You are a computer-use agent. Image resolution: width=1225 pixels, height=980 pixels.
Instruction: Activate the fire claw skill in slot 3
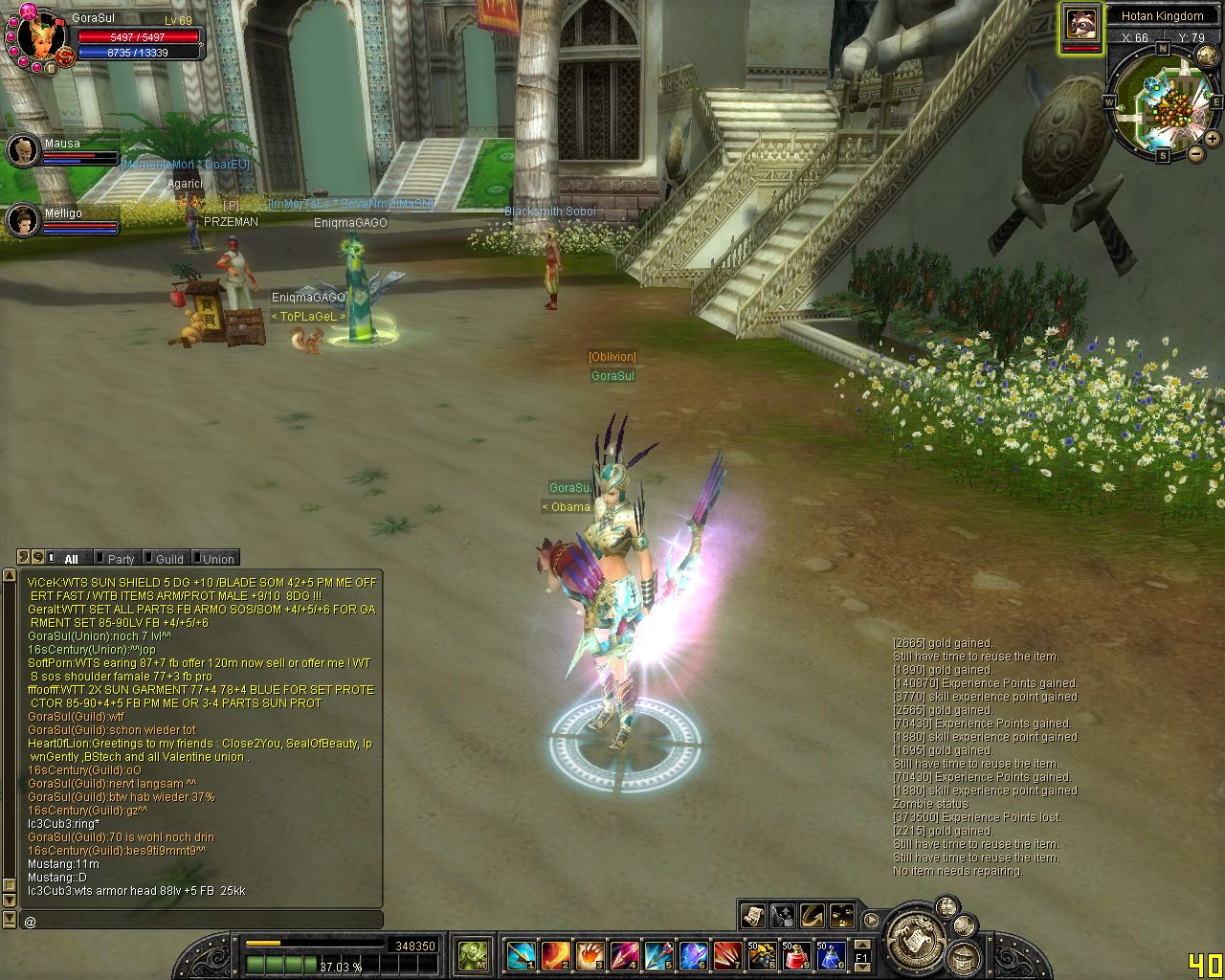pos(590,954)
